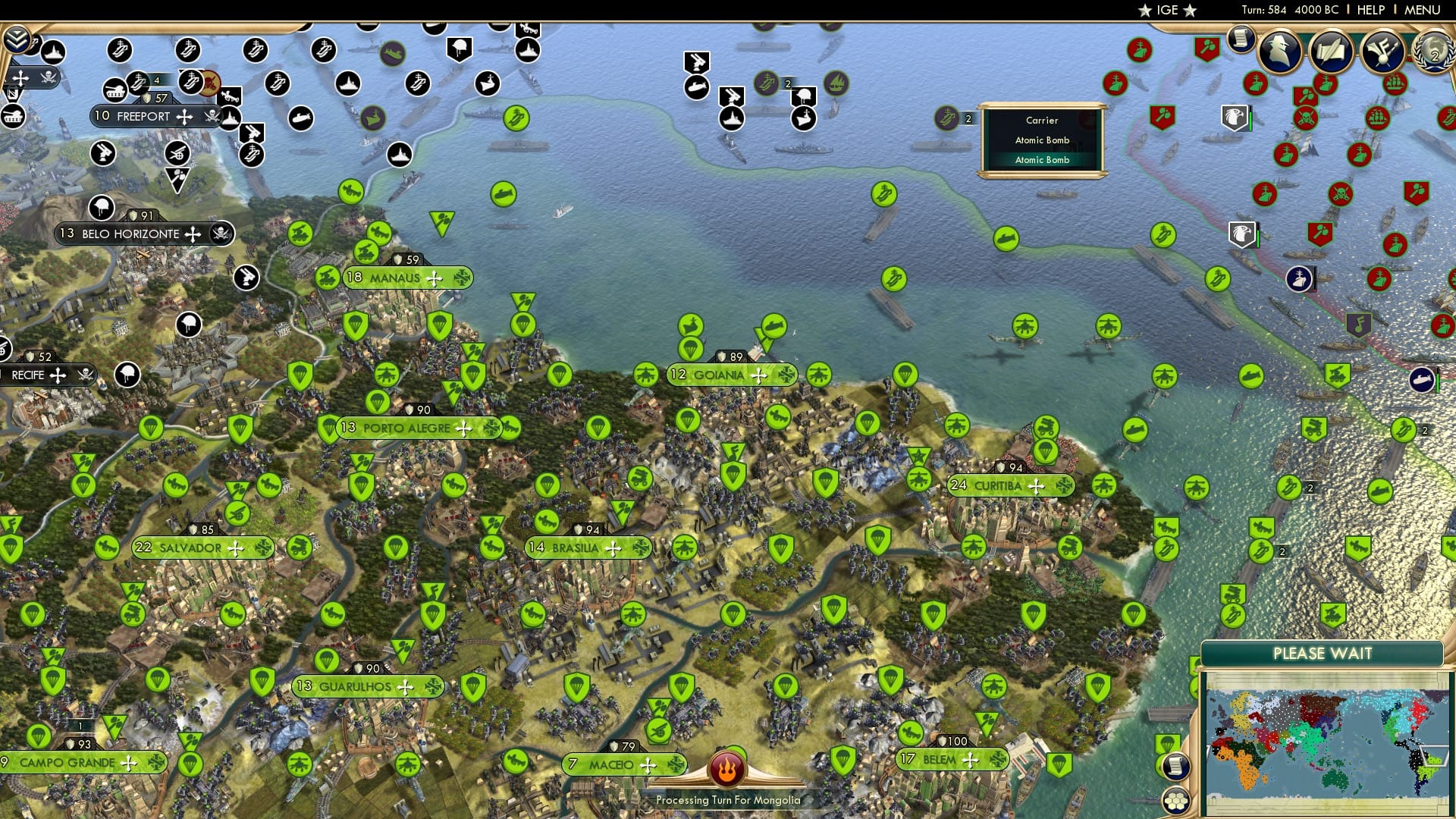Select the tank unit icon below Freeport

coord(115,93)
